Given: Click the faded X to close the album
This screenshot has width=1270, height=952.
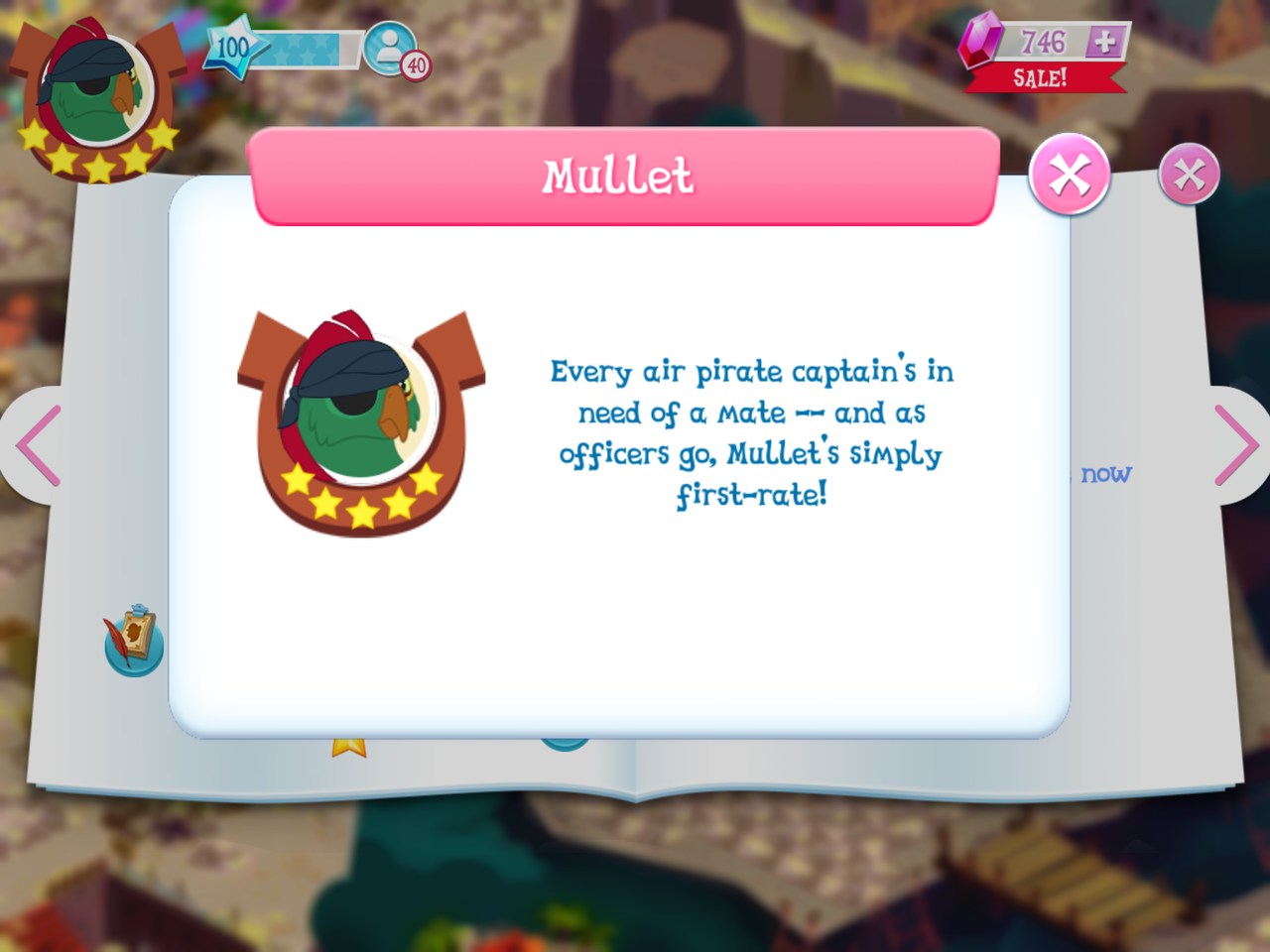Looking at the screenshot, I should click(1189, 178).
